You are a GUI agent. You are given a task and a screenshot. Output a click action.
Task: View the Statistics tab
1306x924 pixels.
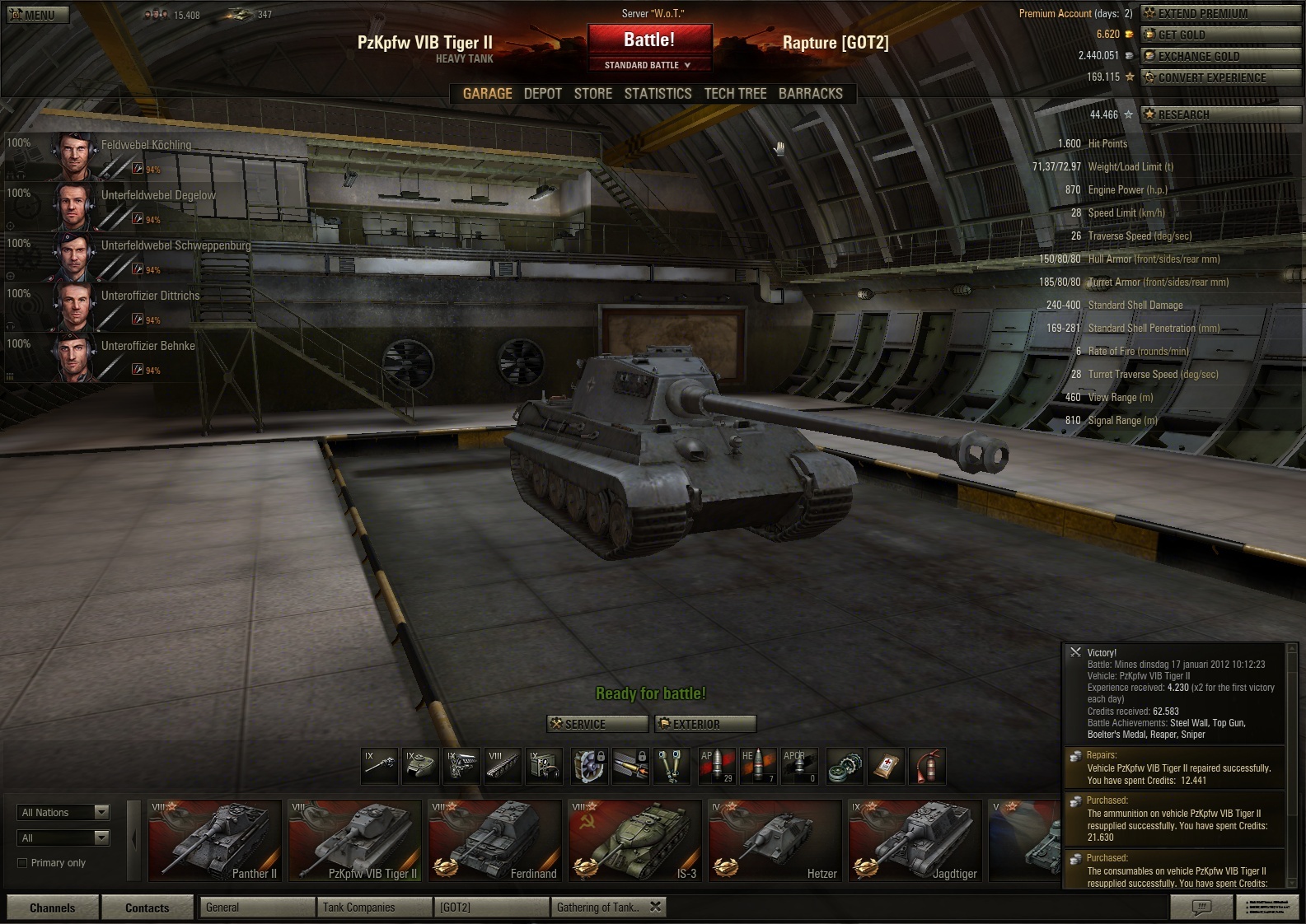click(x=658, y=94)
